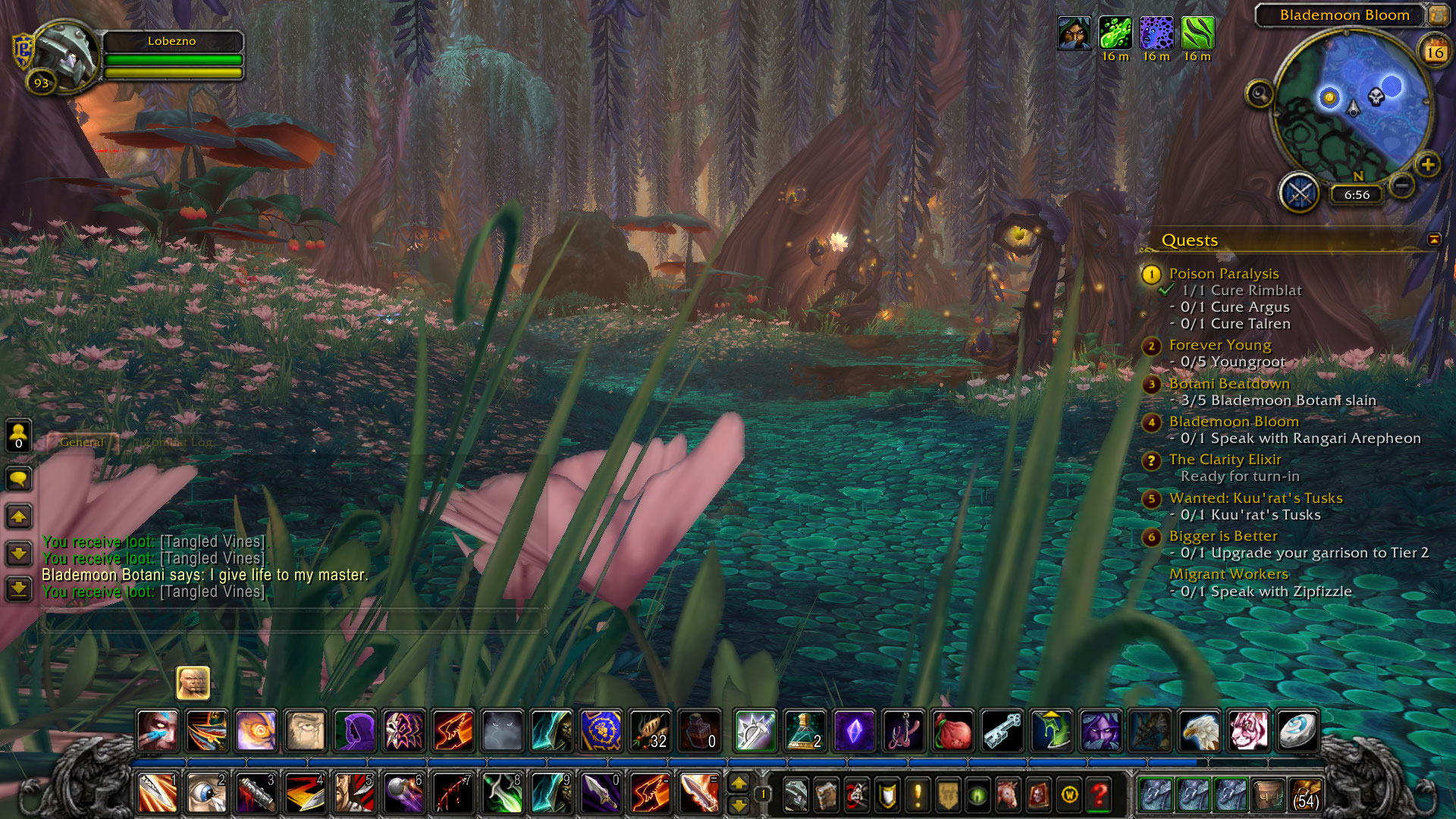Select the Wanted: Kuu'rat's Tusks quest
Image resolution: width=1456 pixels, height=819 pixels.
pyautogui.click(x=1255, y=498)
